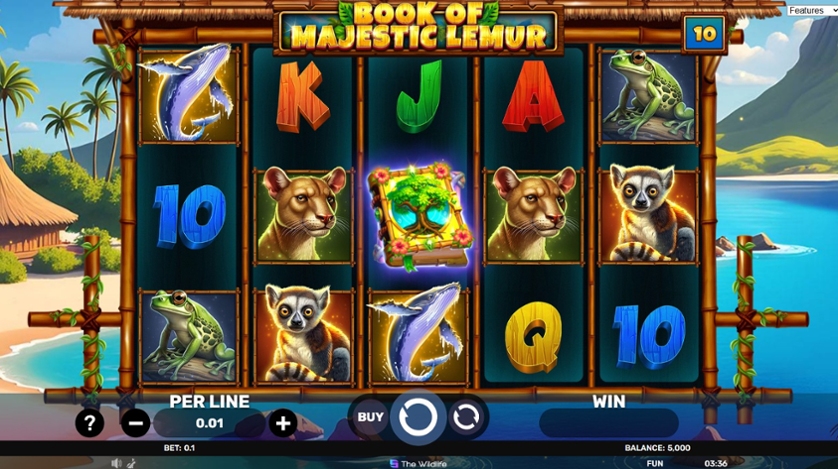Open the BUY bonus feature

tap(370, 417)
